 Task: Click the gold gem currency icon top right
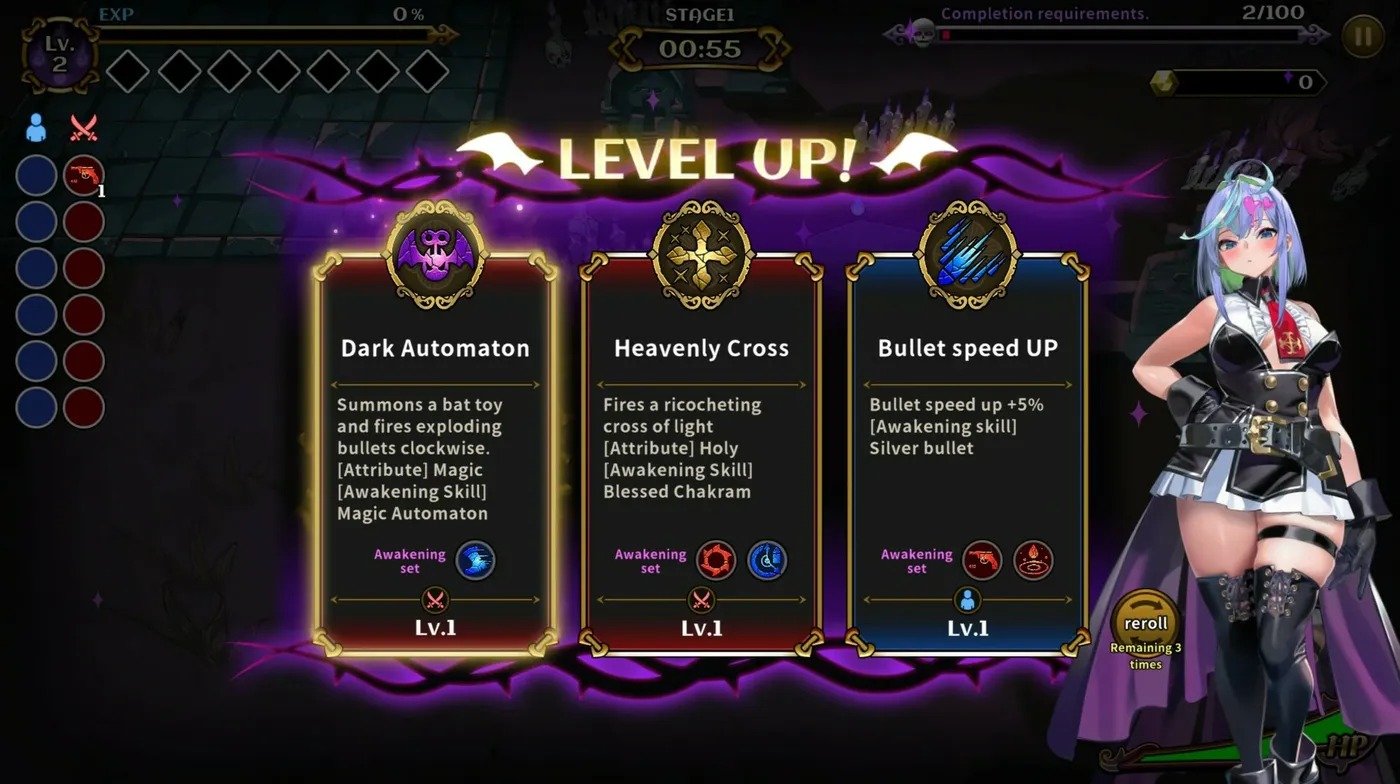click(1164, 82)
